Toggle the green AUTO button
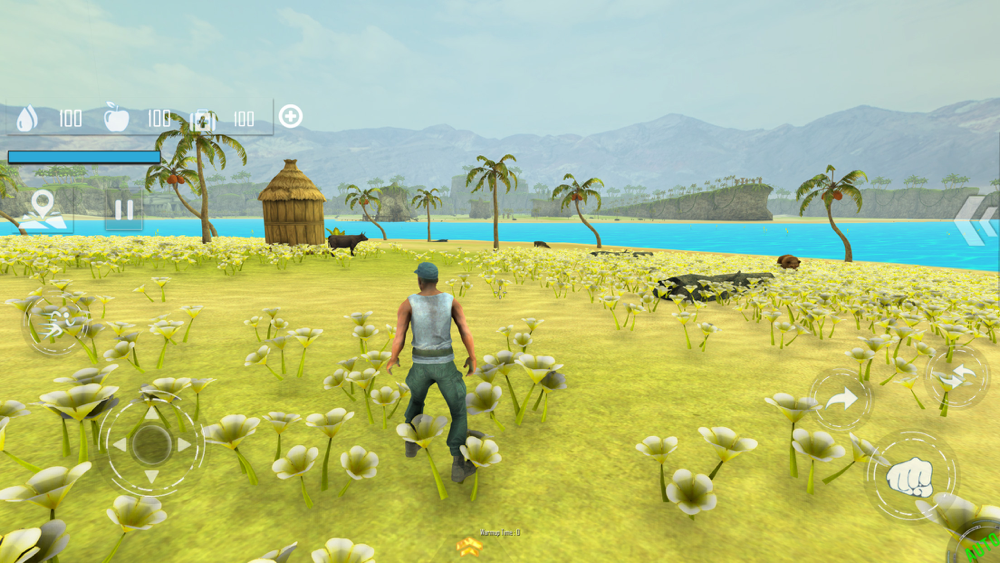 pyautogui.click(x=980, y=545)
